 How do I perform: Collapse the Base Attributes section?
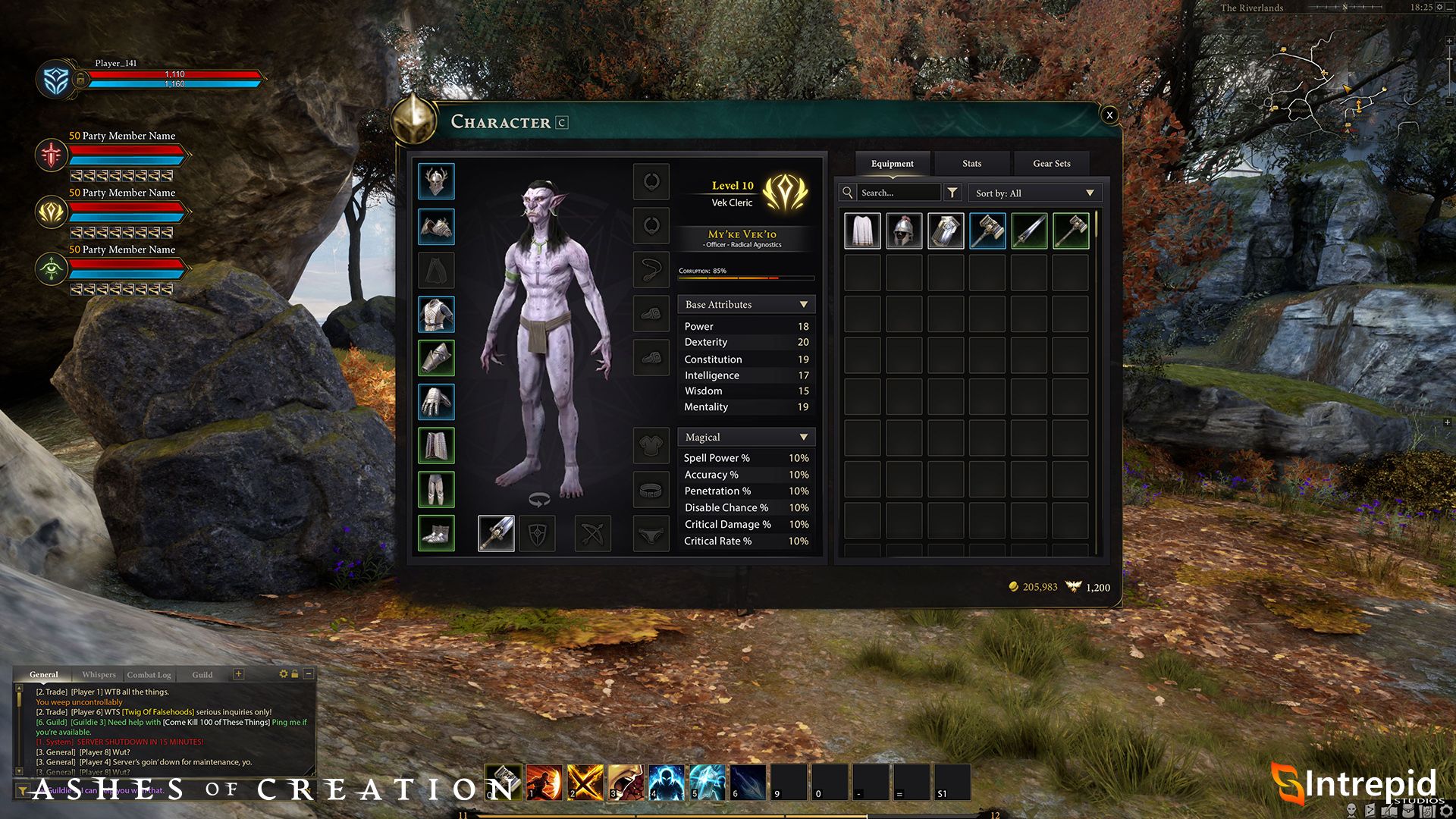(803, 305)
